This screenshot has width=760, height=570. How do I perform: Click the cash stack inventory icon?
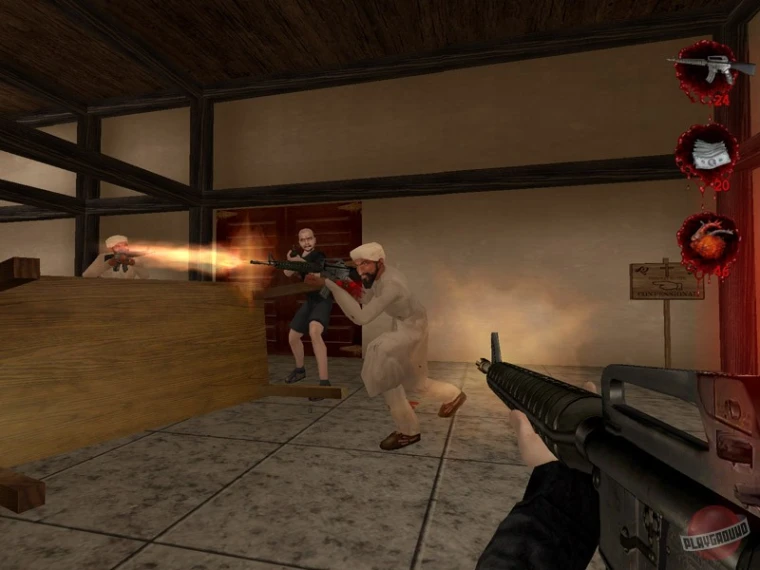point(706,154)
